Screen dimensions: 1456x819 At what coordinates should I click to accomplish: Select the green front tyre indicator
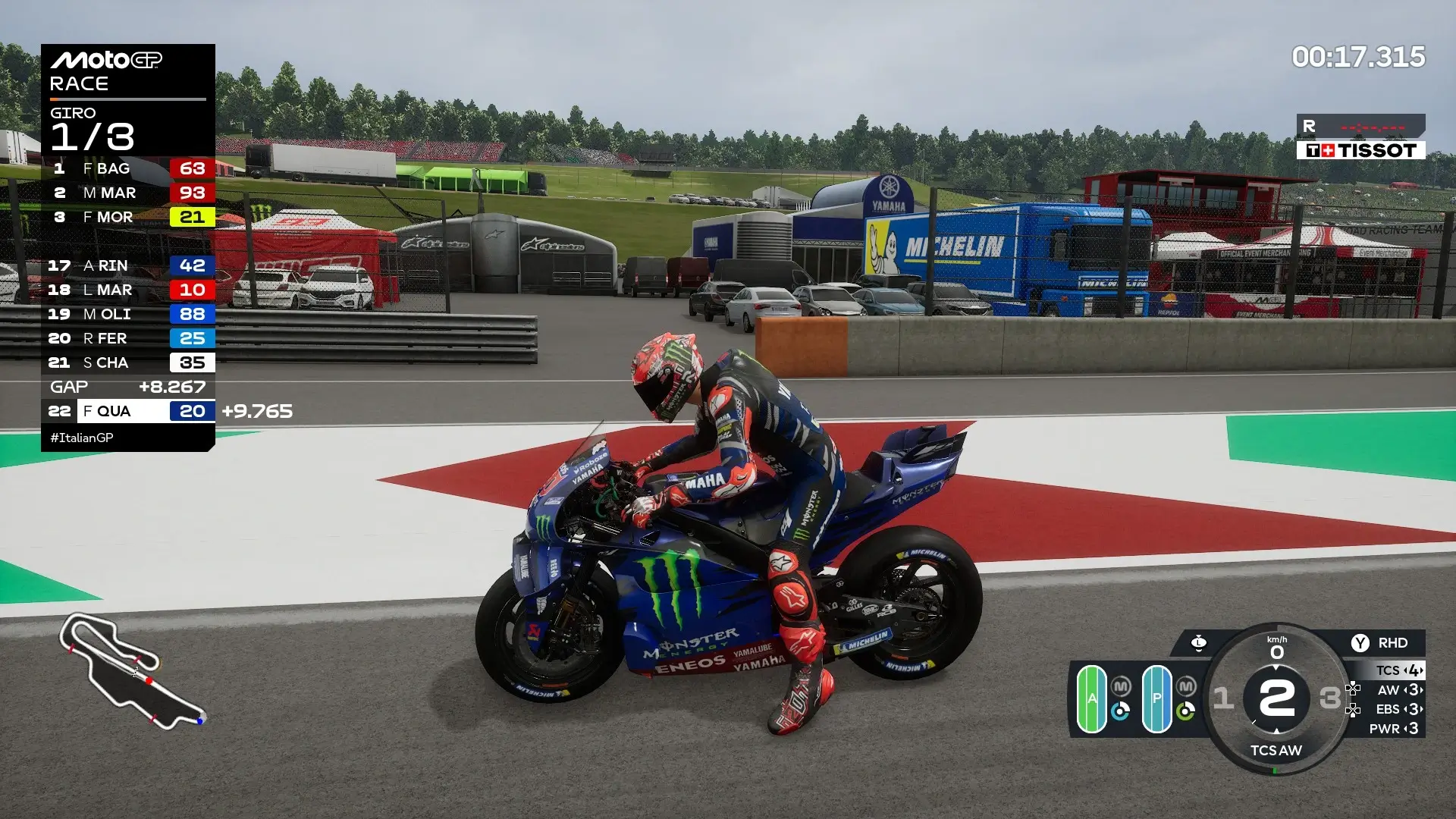[1092, 698]
